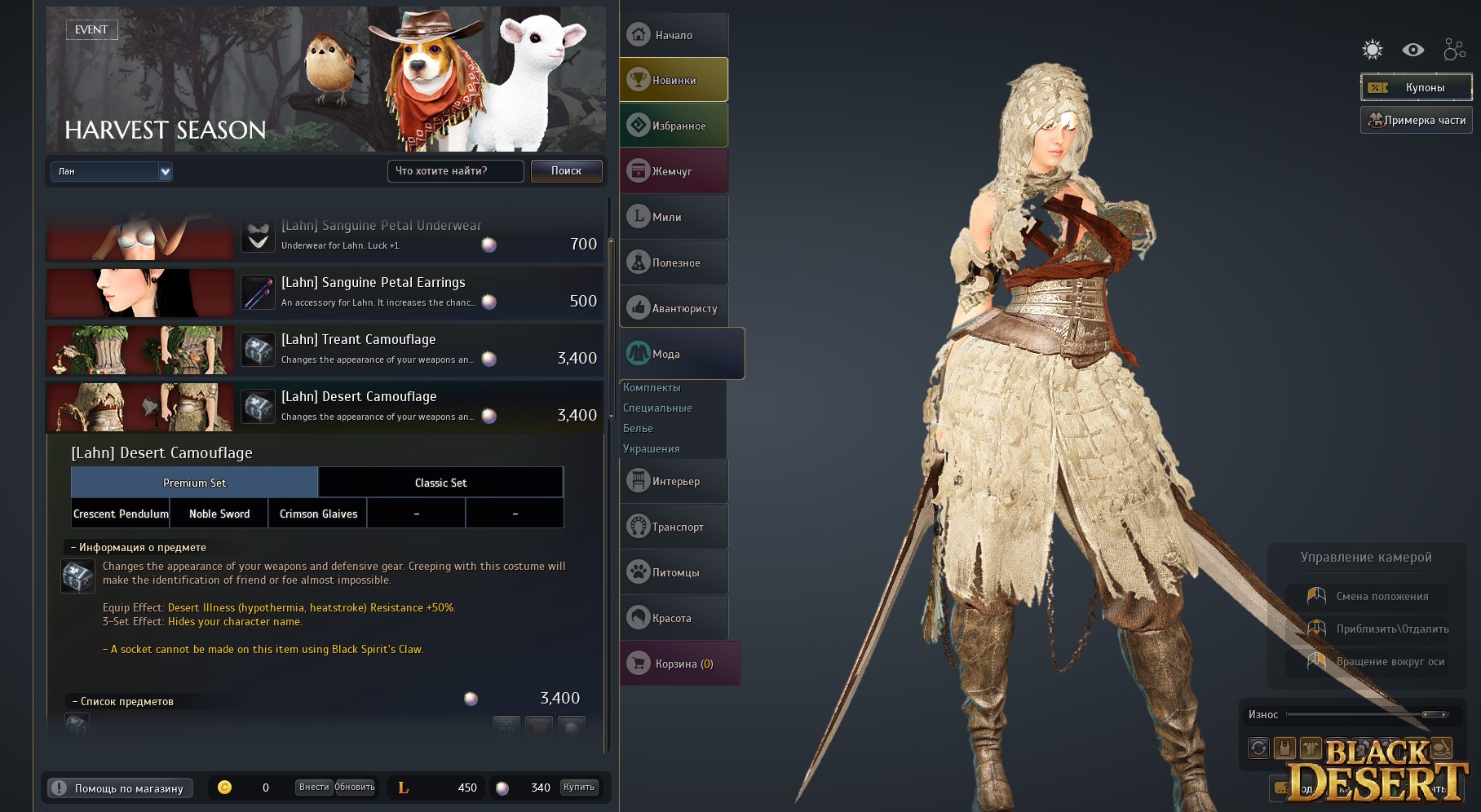Open Помощь по магазину help
Image resolution: width=1481 pixels, height=812 pixels.
120,788
